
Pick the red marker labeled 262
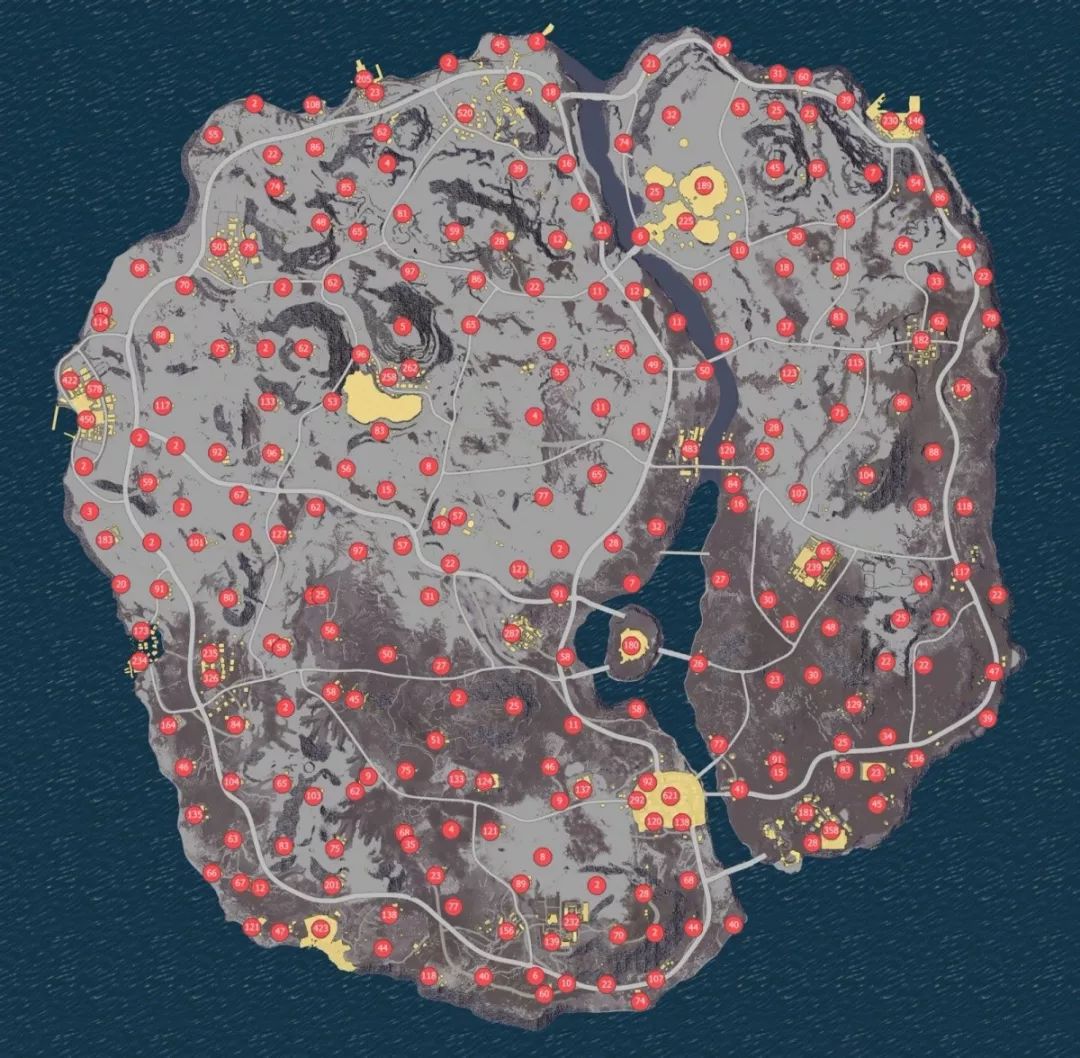(409, 368)
